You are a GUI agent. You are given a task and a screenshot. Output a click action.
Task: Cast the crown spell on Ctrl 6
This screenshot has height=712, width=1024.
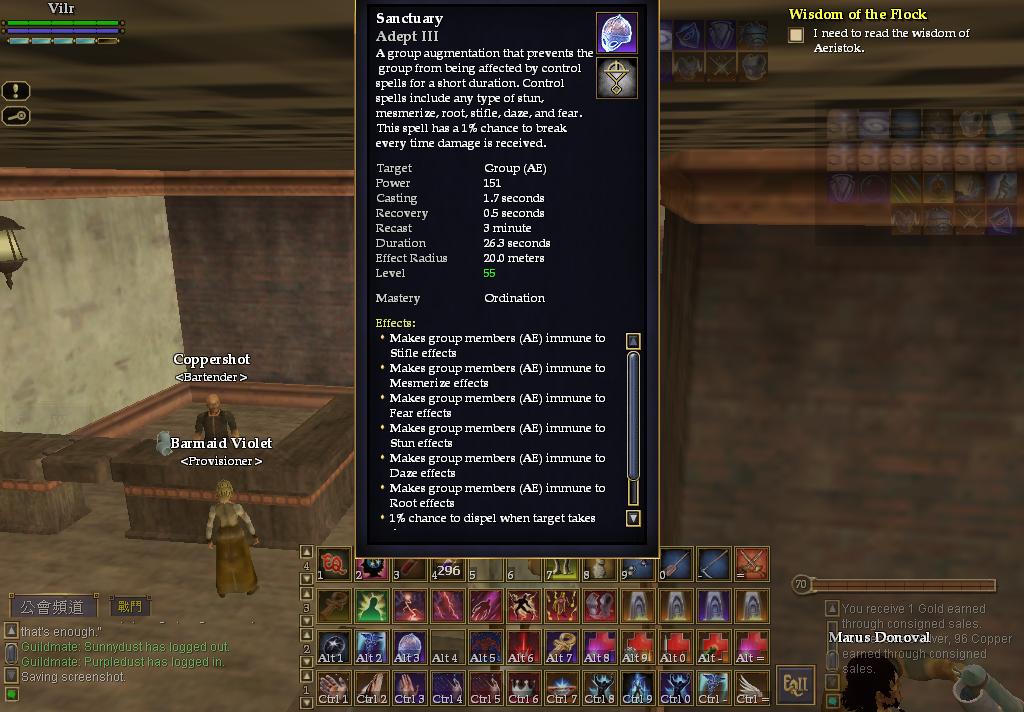coord(523,687)
